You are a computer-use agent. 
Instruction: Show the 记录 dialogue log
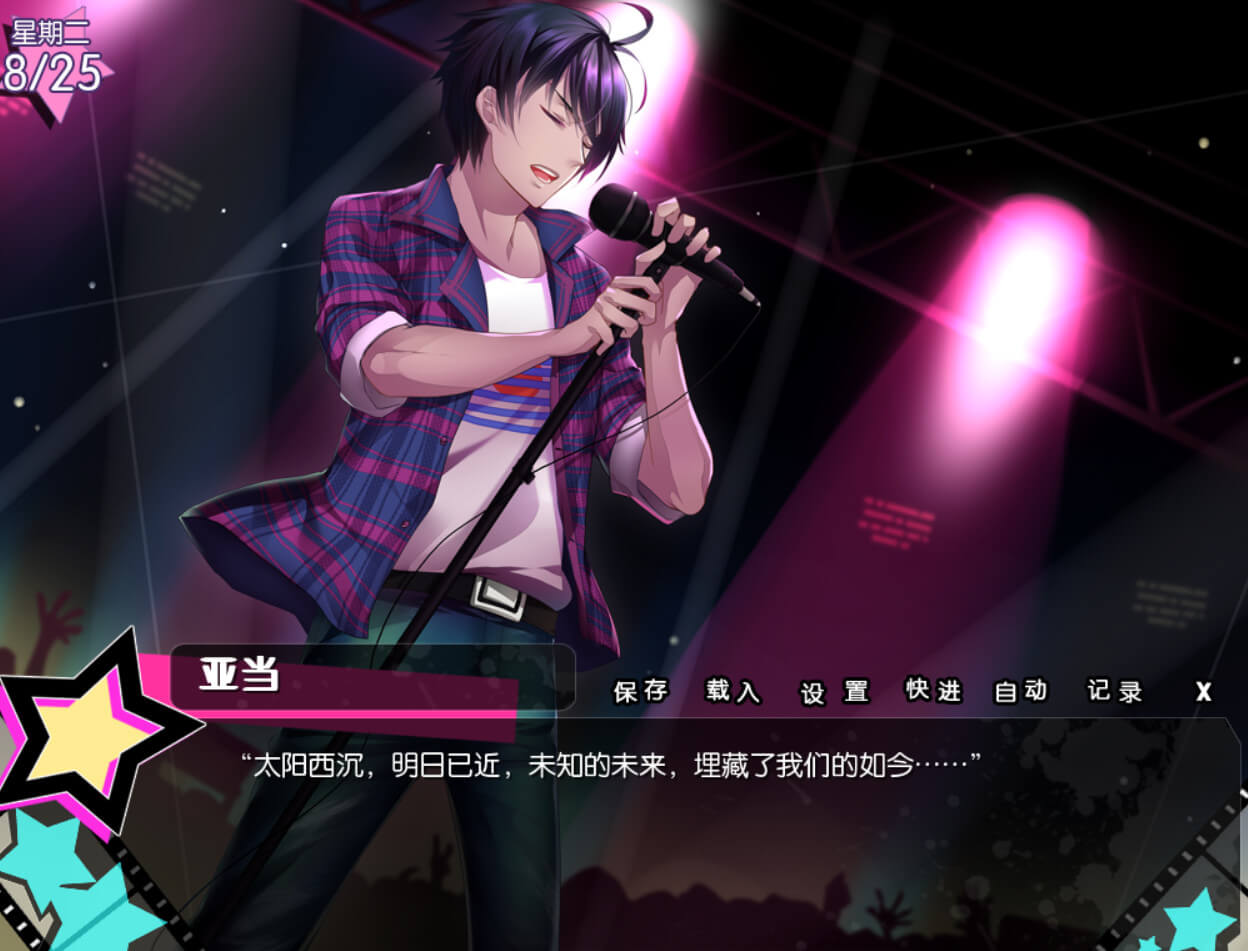point(1115,691)
